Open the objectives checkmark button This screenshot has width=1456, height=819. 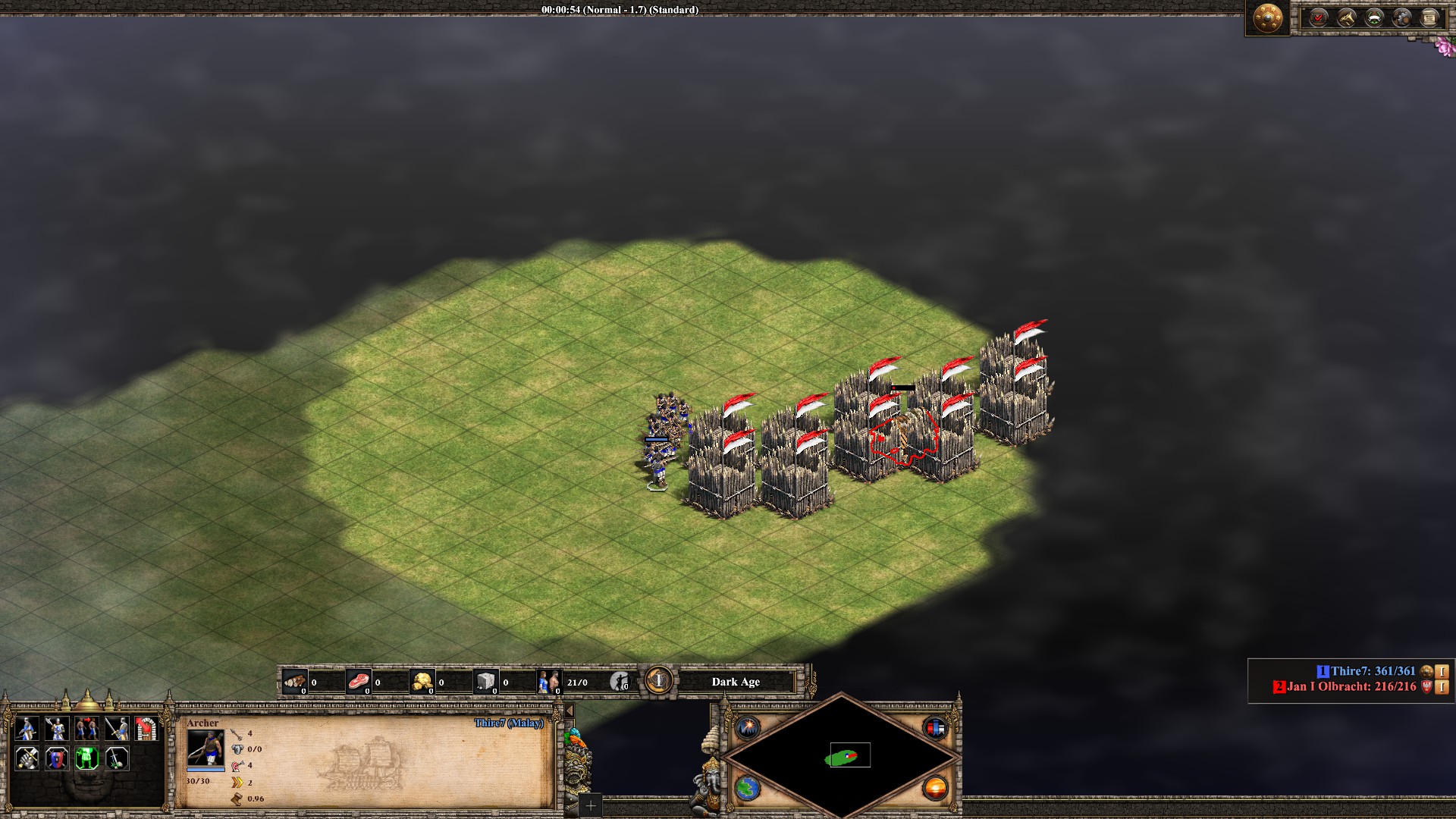point(1319,17)
